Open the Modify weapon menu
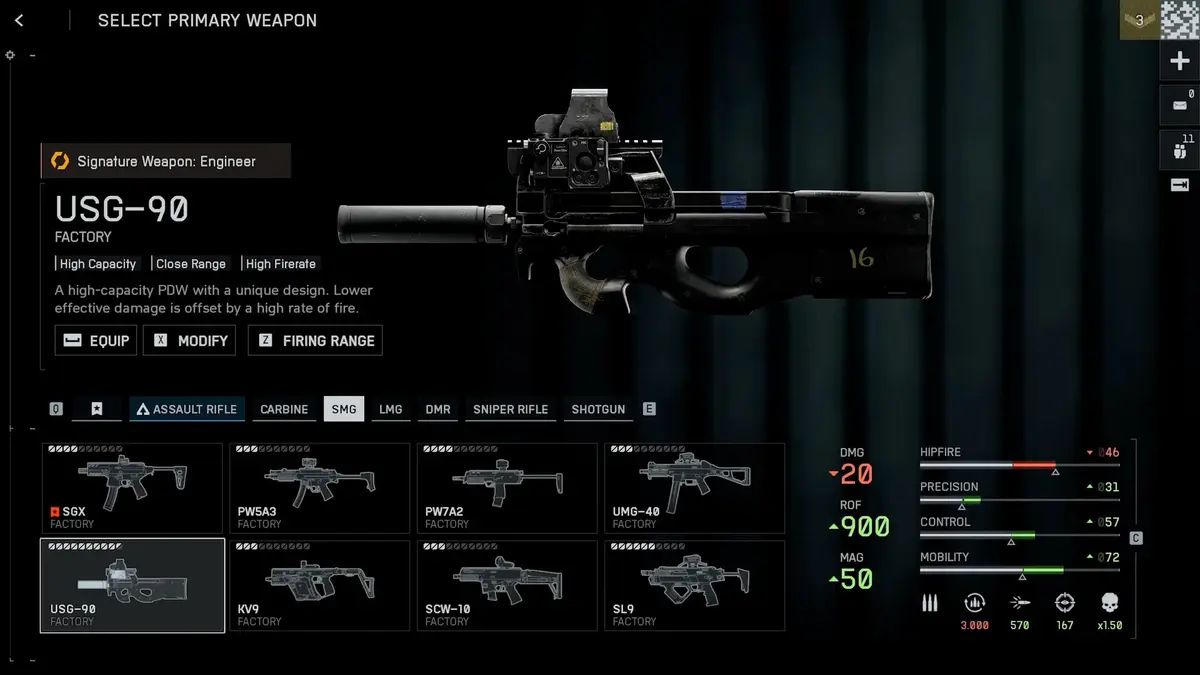Viewport: 1200px width, 675px height. pos(190,340)
